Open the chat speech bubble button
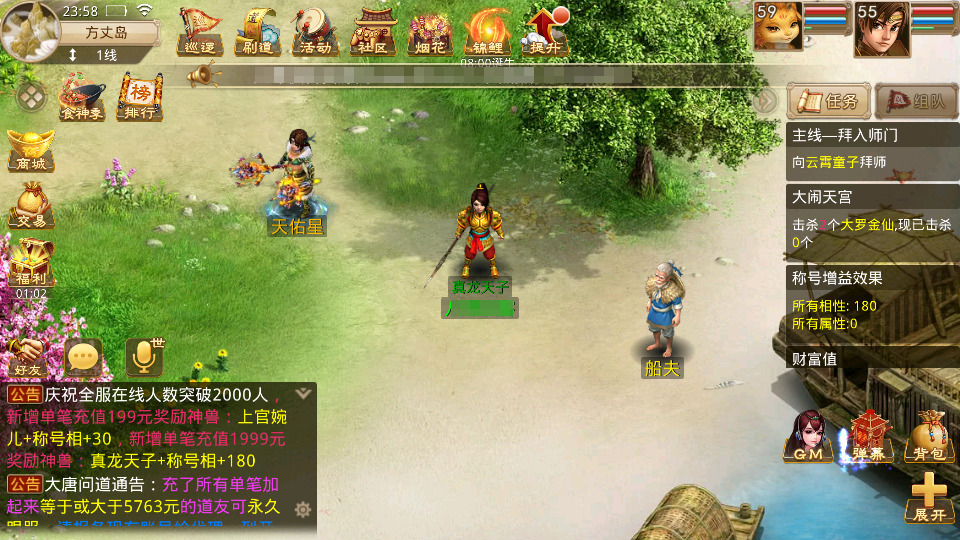Image resolution: width=960 pixels, height=540 pixels. click(x=84, y=357)
